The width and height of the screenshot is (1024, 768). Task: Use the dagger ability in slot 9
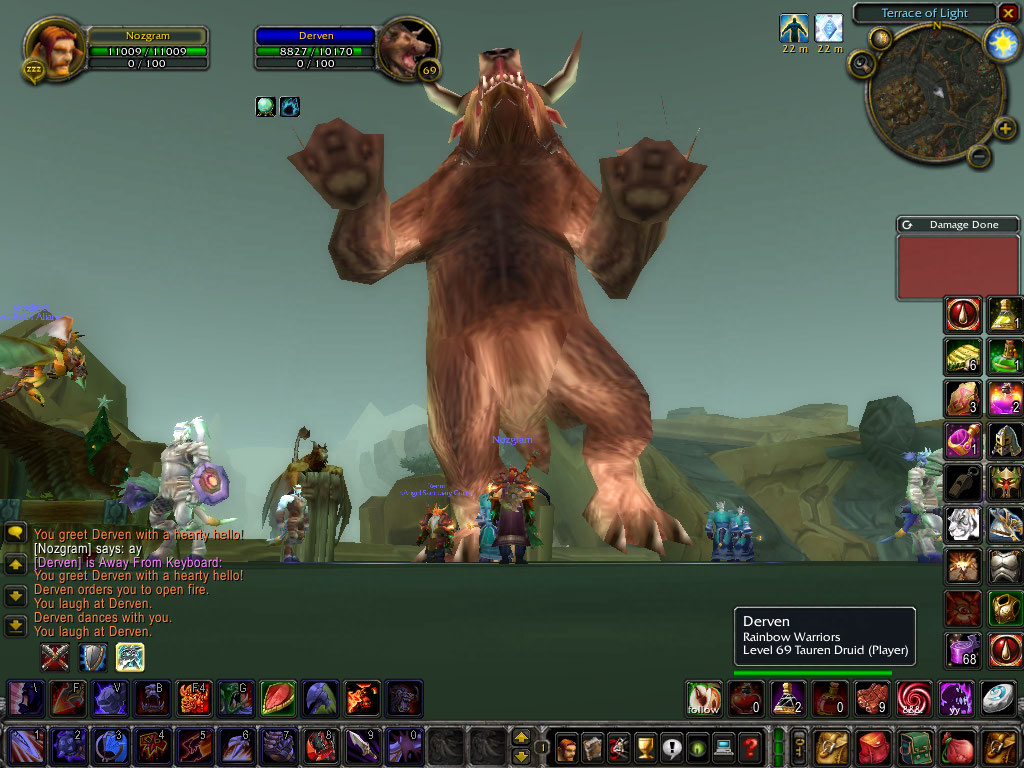tap(361, 746)
